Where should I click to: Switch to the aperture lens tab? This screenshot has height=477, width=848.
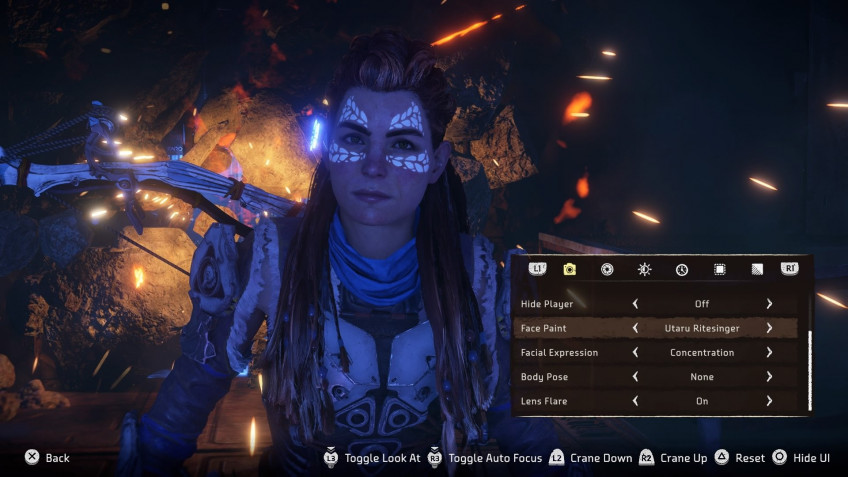(x=607, y=269)
